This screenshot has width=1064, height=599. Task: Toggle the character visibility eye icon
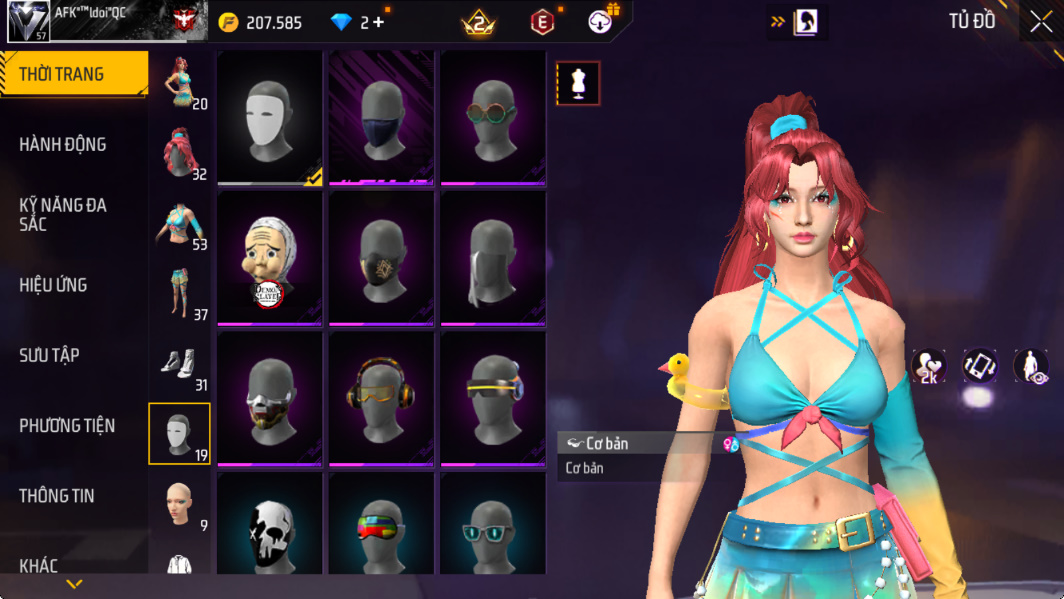tap(1031, 366)
